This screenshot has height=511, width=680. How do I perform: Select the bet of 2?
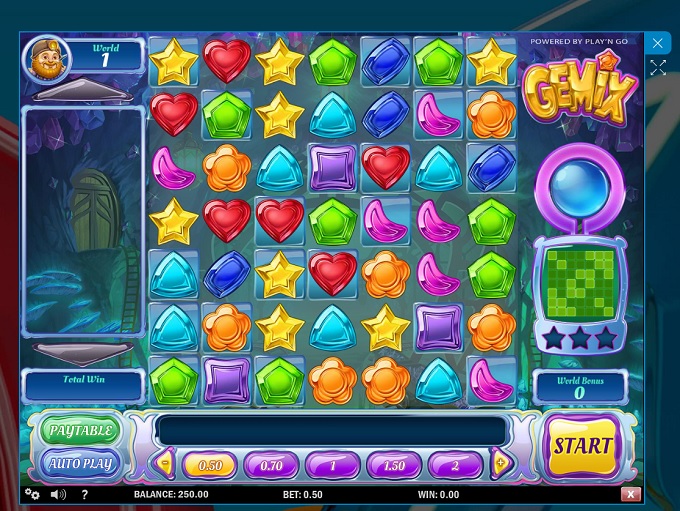pyautogui.click(x=456, y=465)
